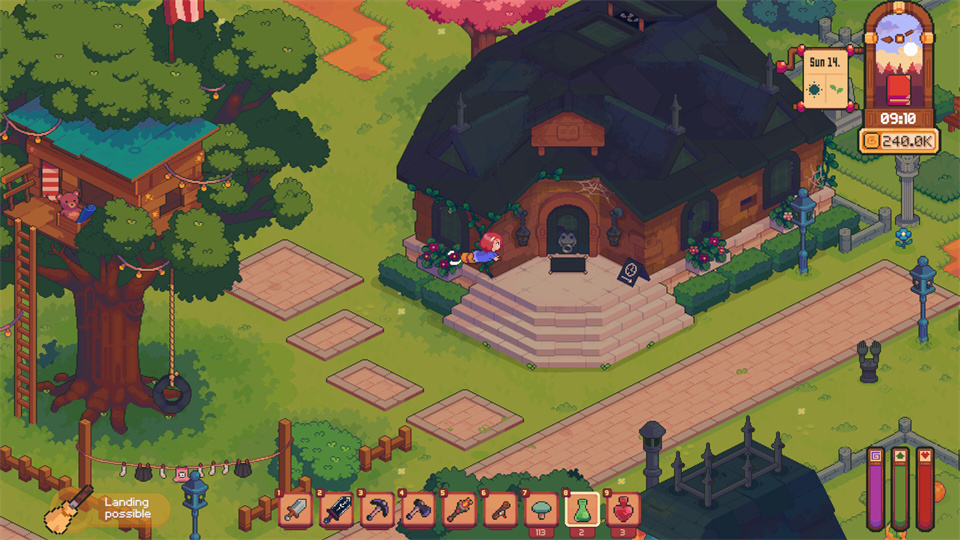Open the red journal book icon
Viewport: 960px width, 540px height.
tap(899, 90)
